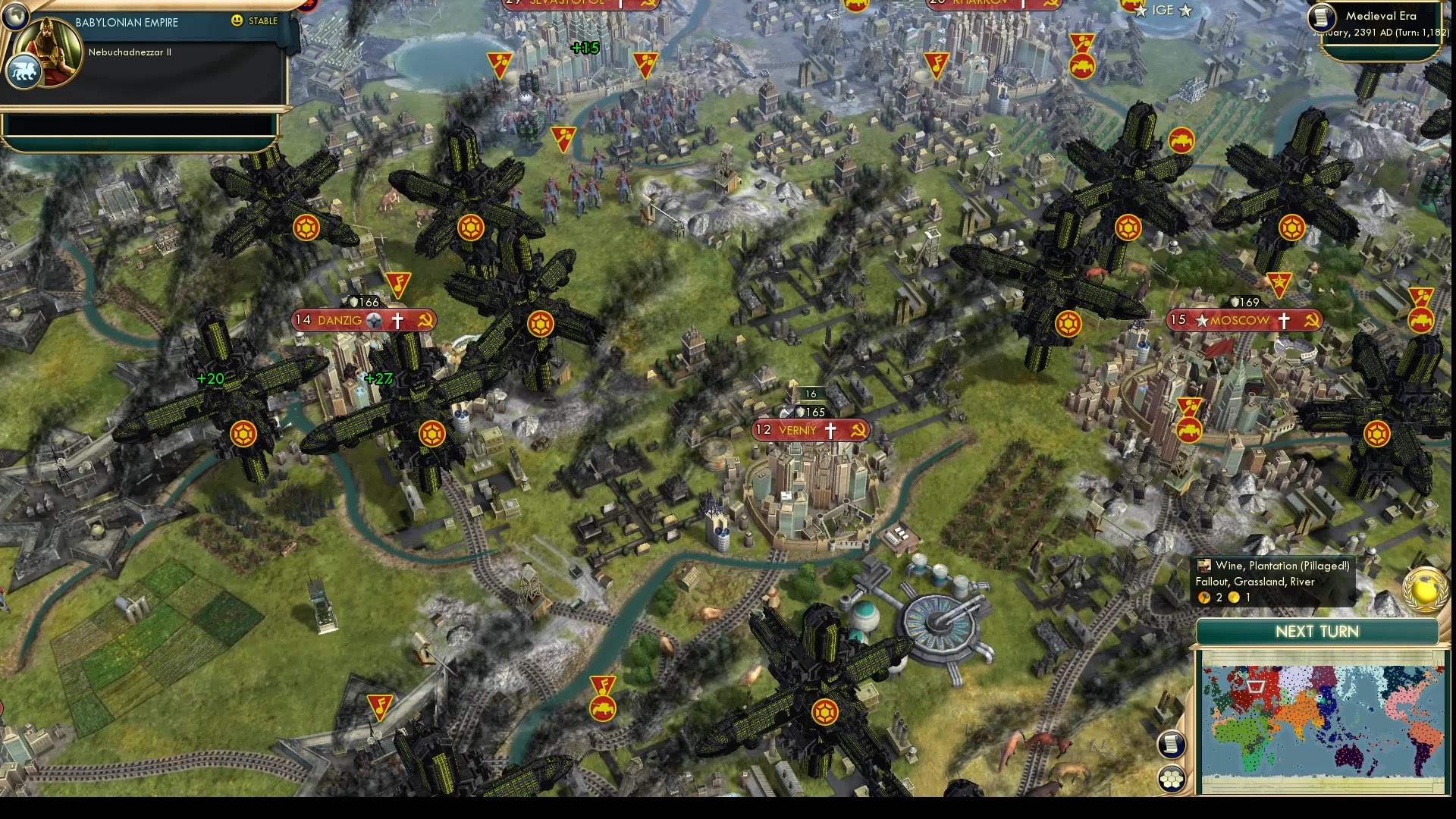Click Verniy's population number 12

coord(762,430)
